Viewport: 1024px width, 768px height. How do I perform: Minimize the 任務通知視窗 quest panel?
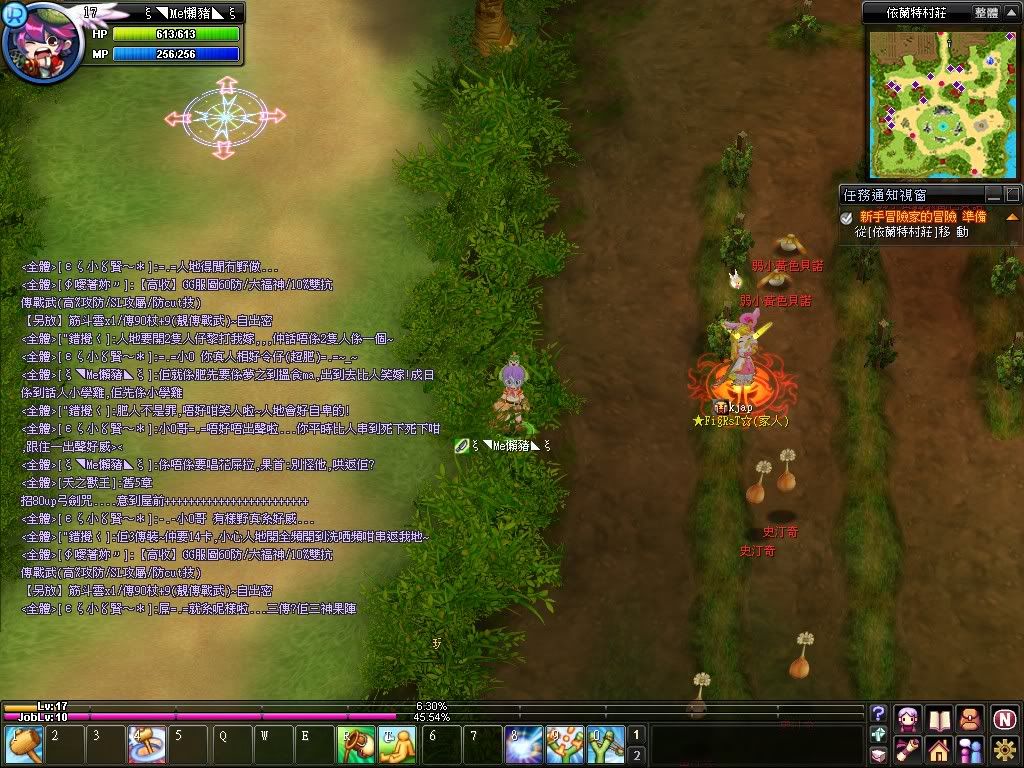pos(994,194)
